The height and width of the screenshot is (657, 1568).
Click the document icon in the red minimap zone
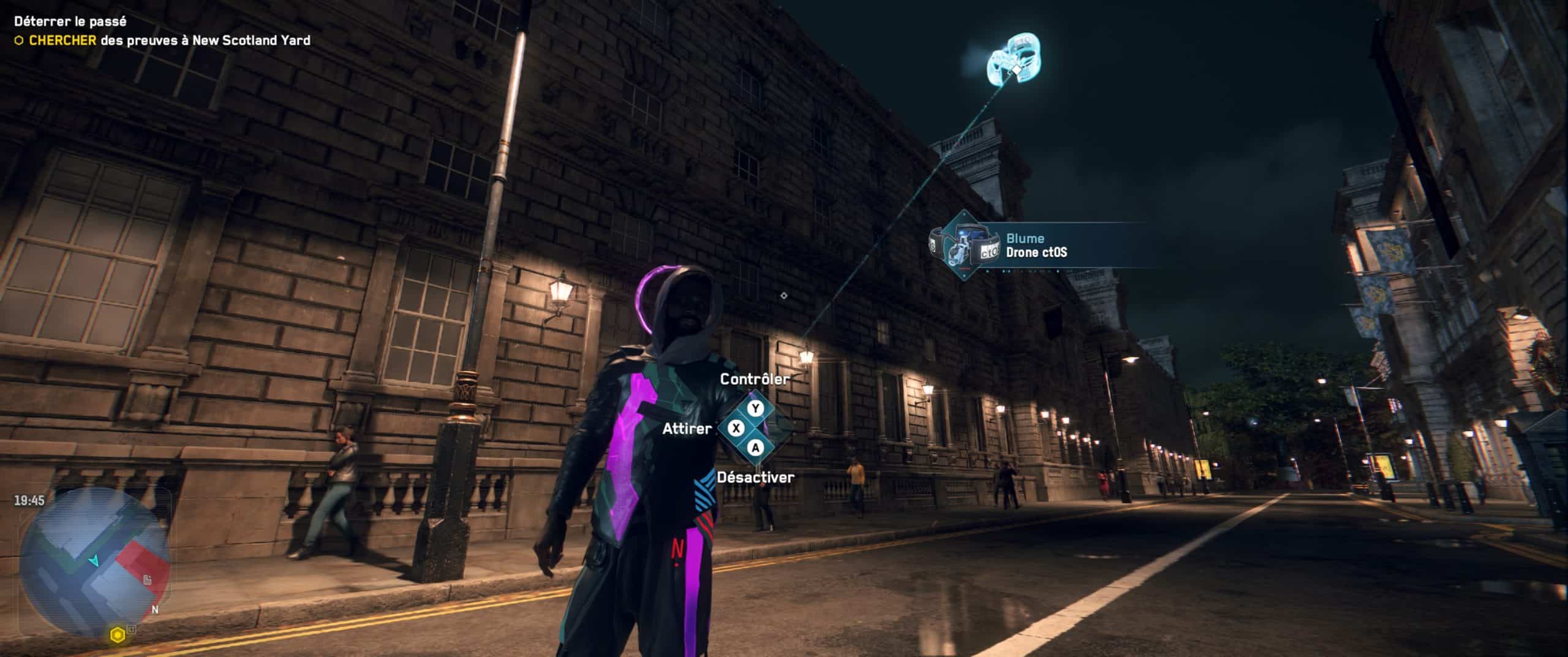tap(148, 579)
